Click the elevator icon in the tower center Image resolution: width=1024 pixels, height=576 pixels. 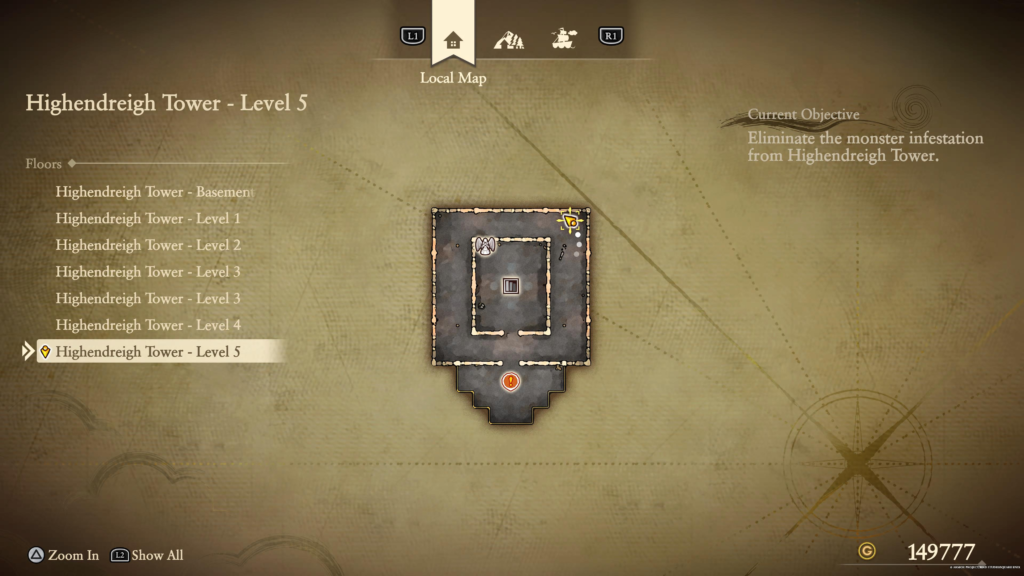(511, 286)
